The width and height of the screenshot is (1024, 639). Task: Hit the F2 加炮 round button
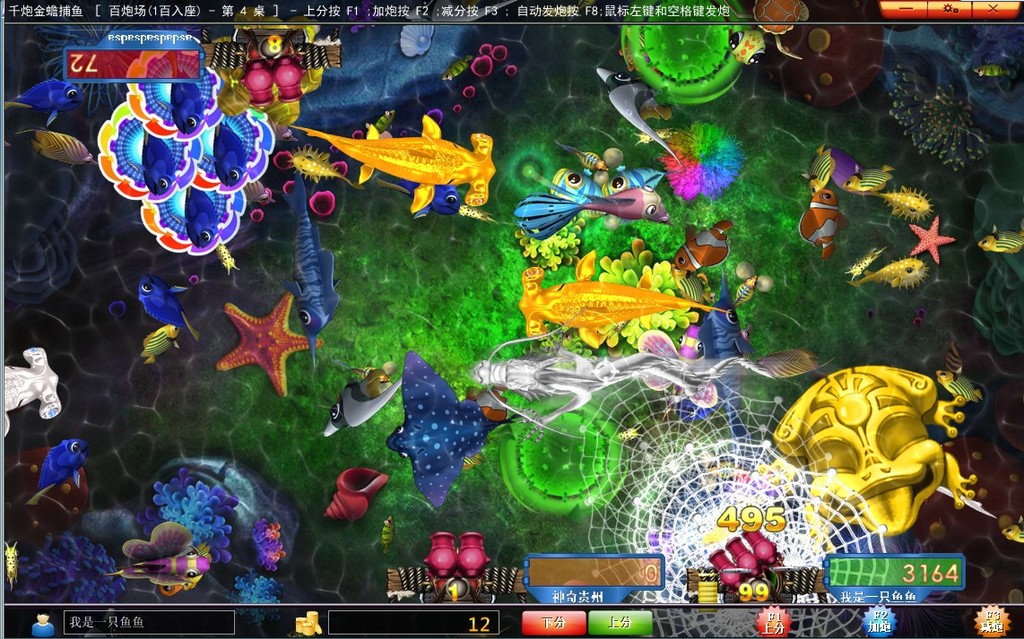click(879, 622)
